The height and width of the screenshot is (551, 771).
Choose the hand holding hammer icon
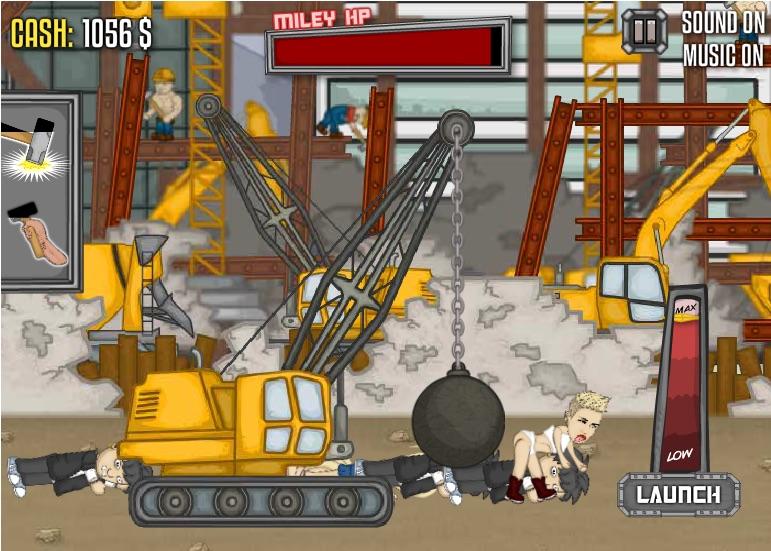pos(36,235)
